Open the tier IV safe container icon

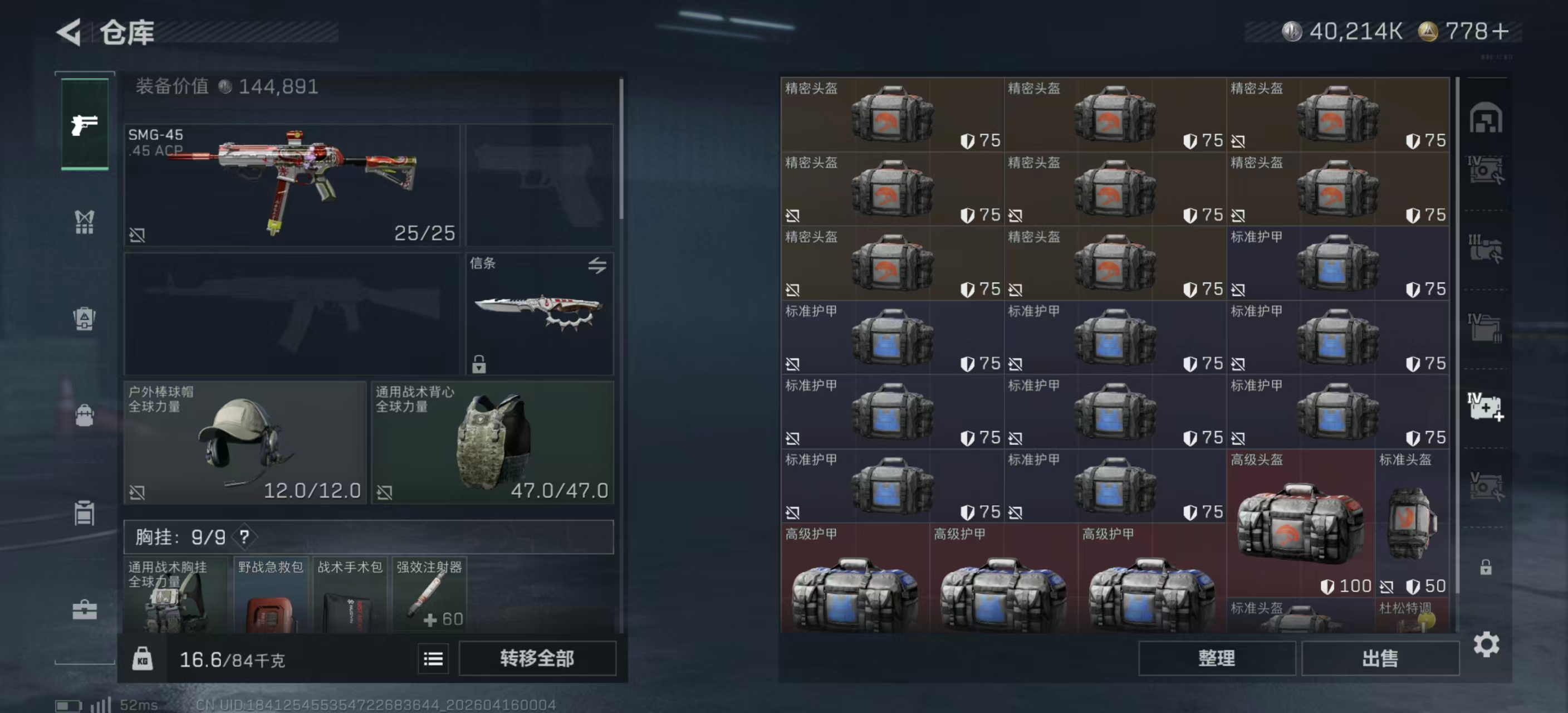click(x=1487, y=169)
